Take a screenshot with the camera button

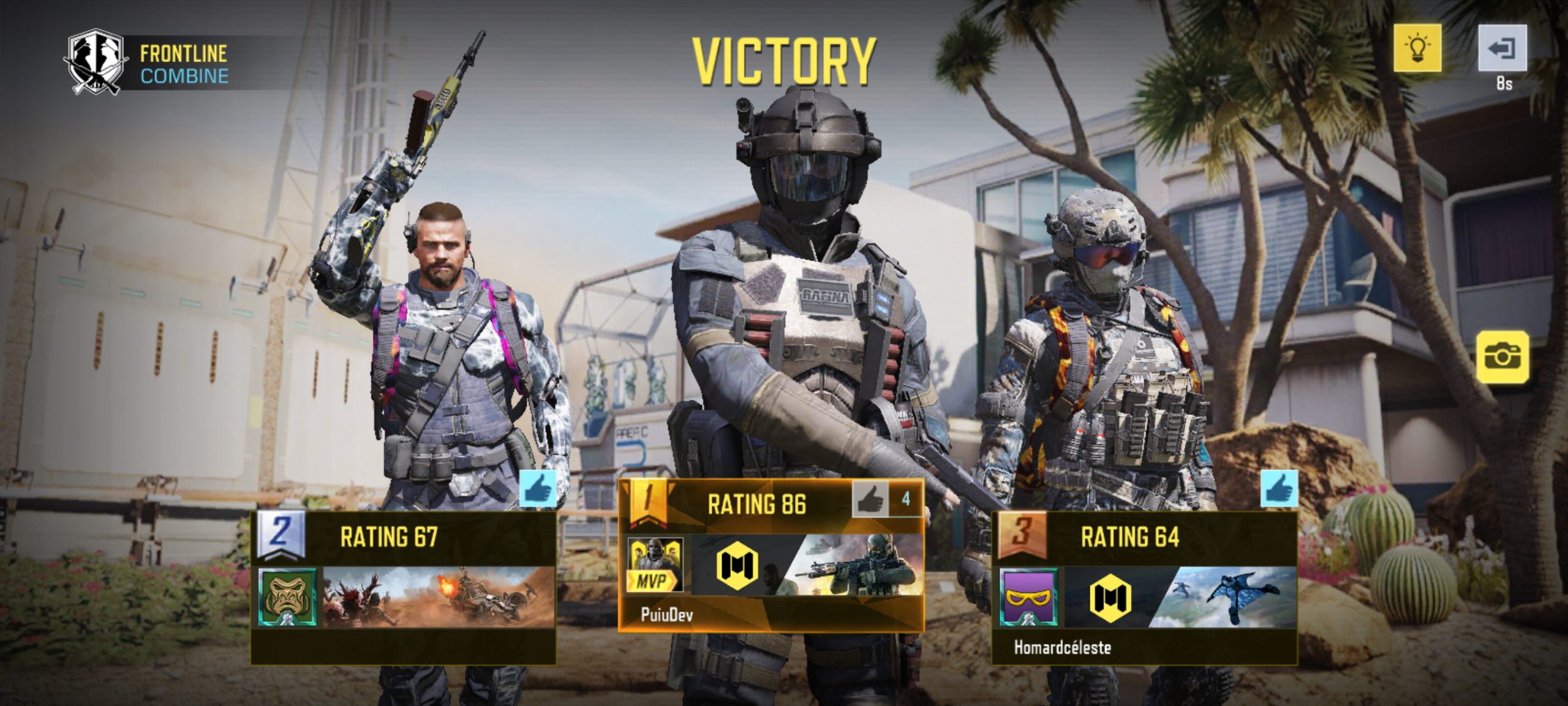tap(1502, 357)
